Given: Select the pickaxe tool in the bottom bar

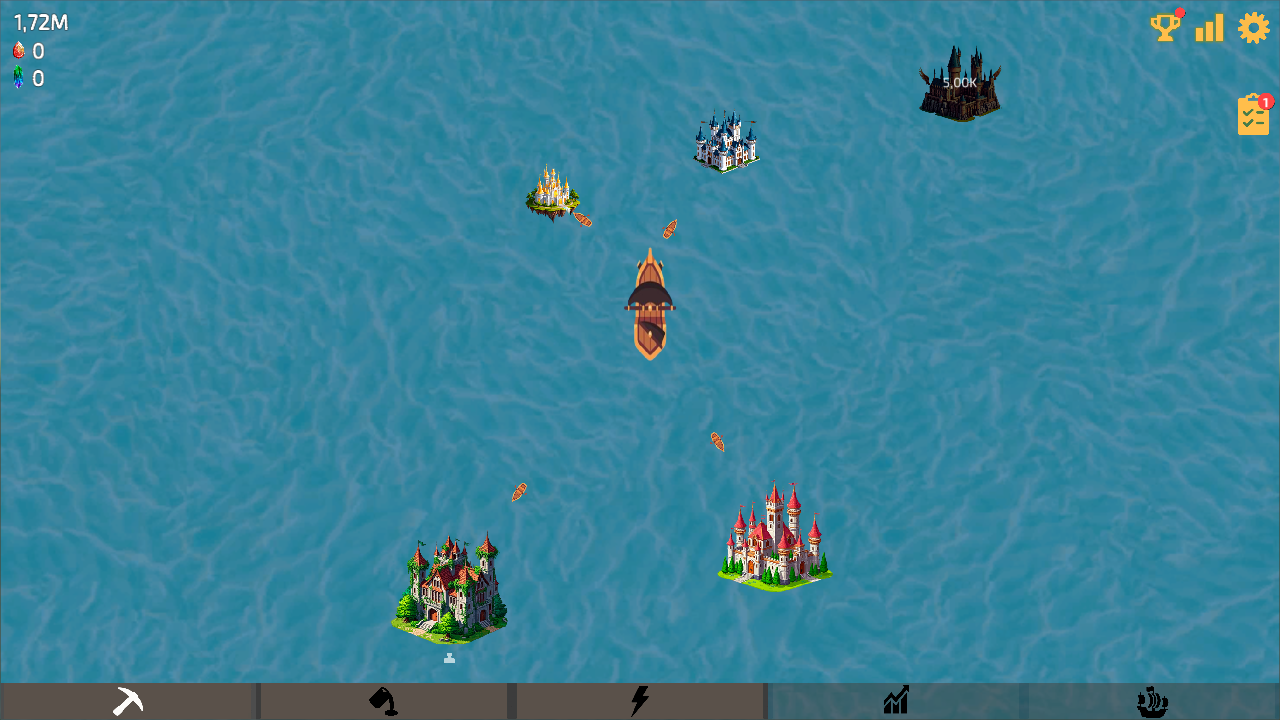Looking at the screenshot, I should point(128,701).
